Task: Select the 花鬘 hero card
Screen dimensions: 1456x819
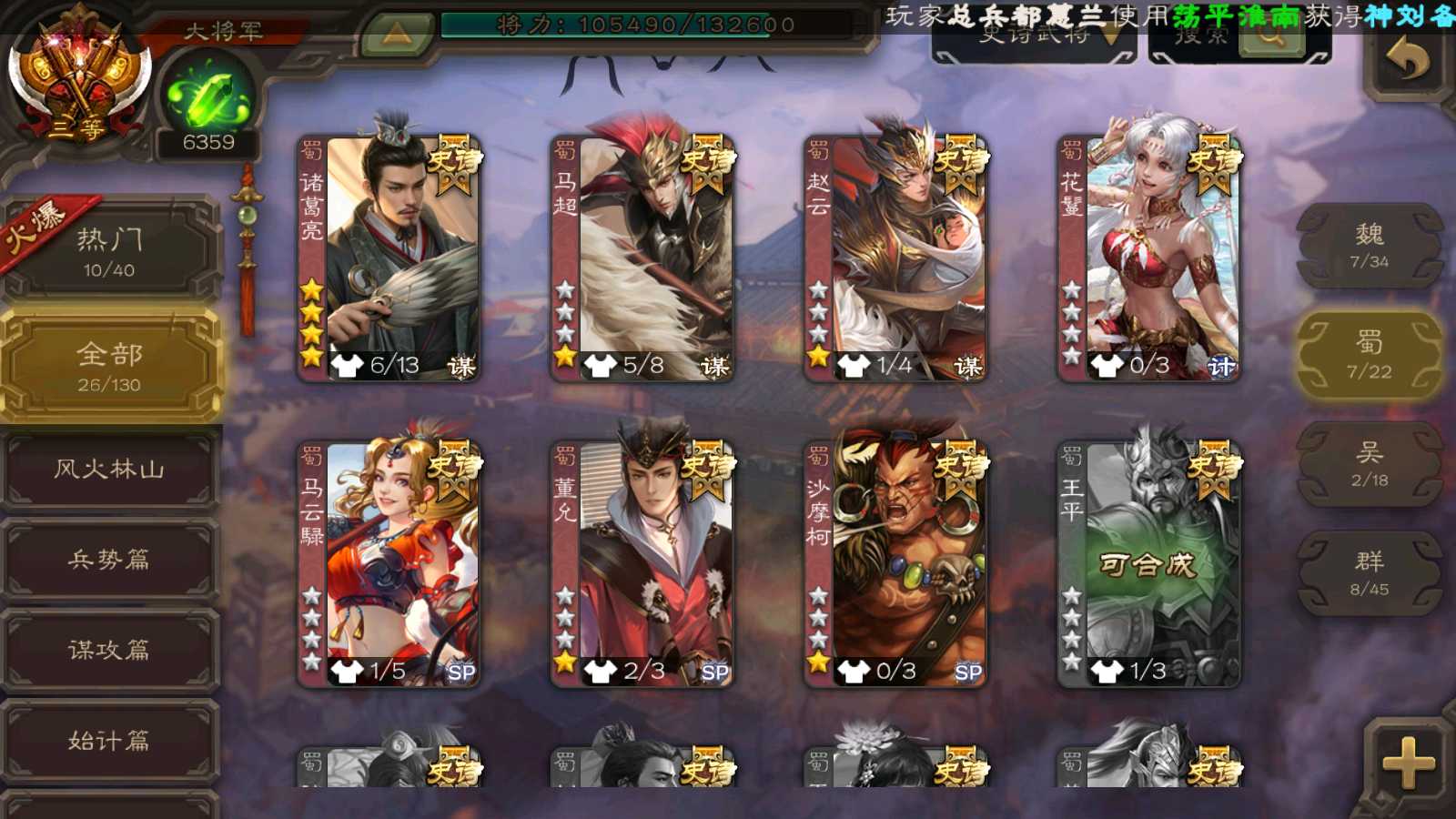Action: (1149, 258)
